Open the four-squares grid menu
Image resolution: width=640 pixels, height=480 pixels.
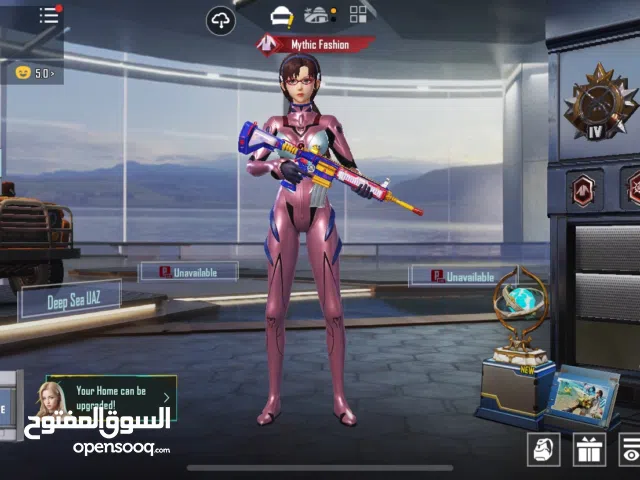tap(357, 14)
